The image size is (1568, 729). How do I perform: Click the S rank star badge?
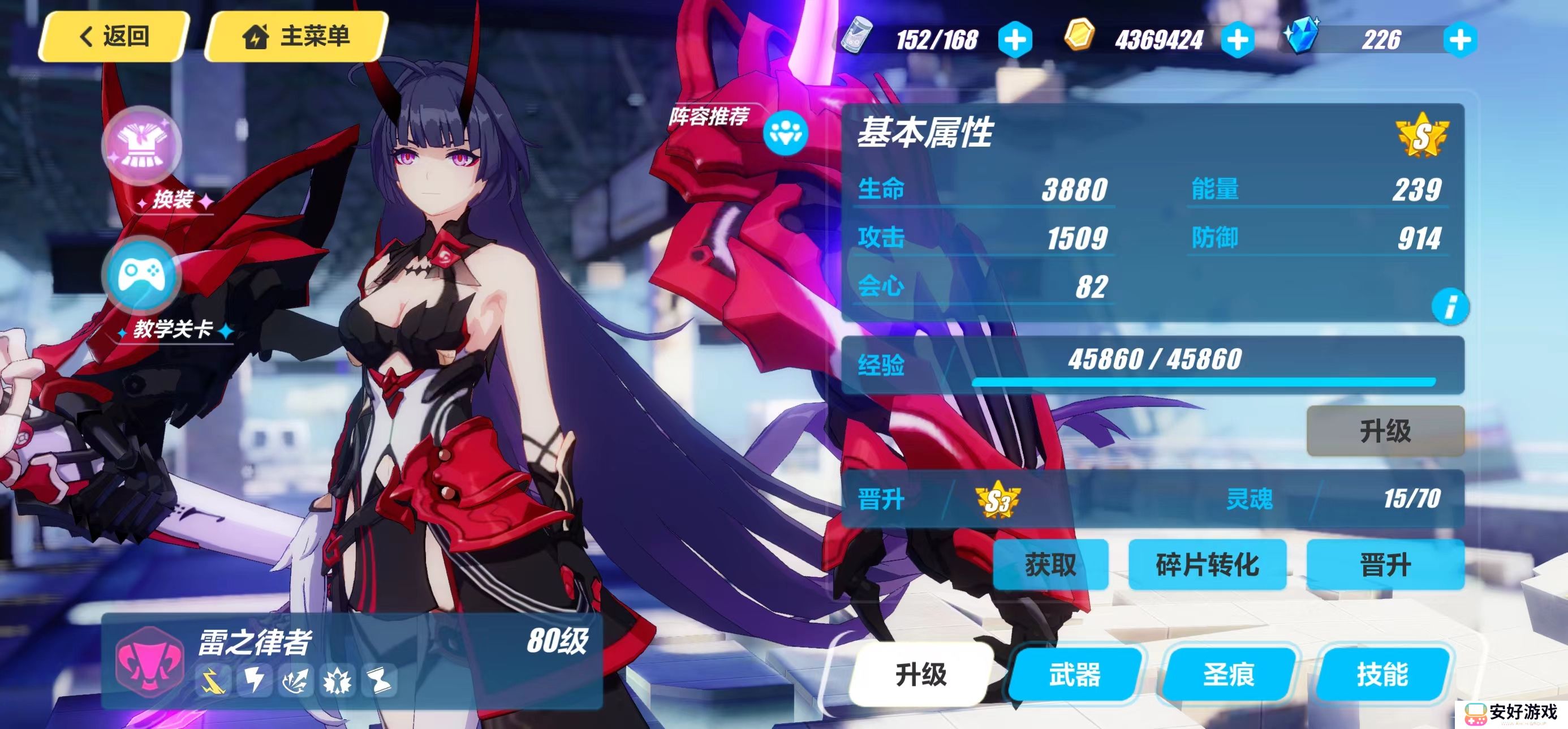click(x=1421, y=136)
